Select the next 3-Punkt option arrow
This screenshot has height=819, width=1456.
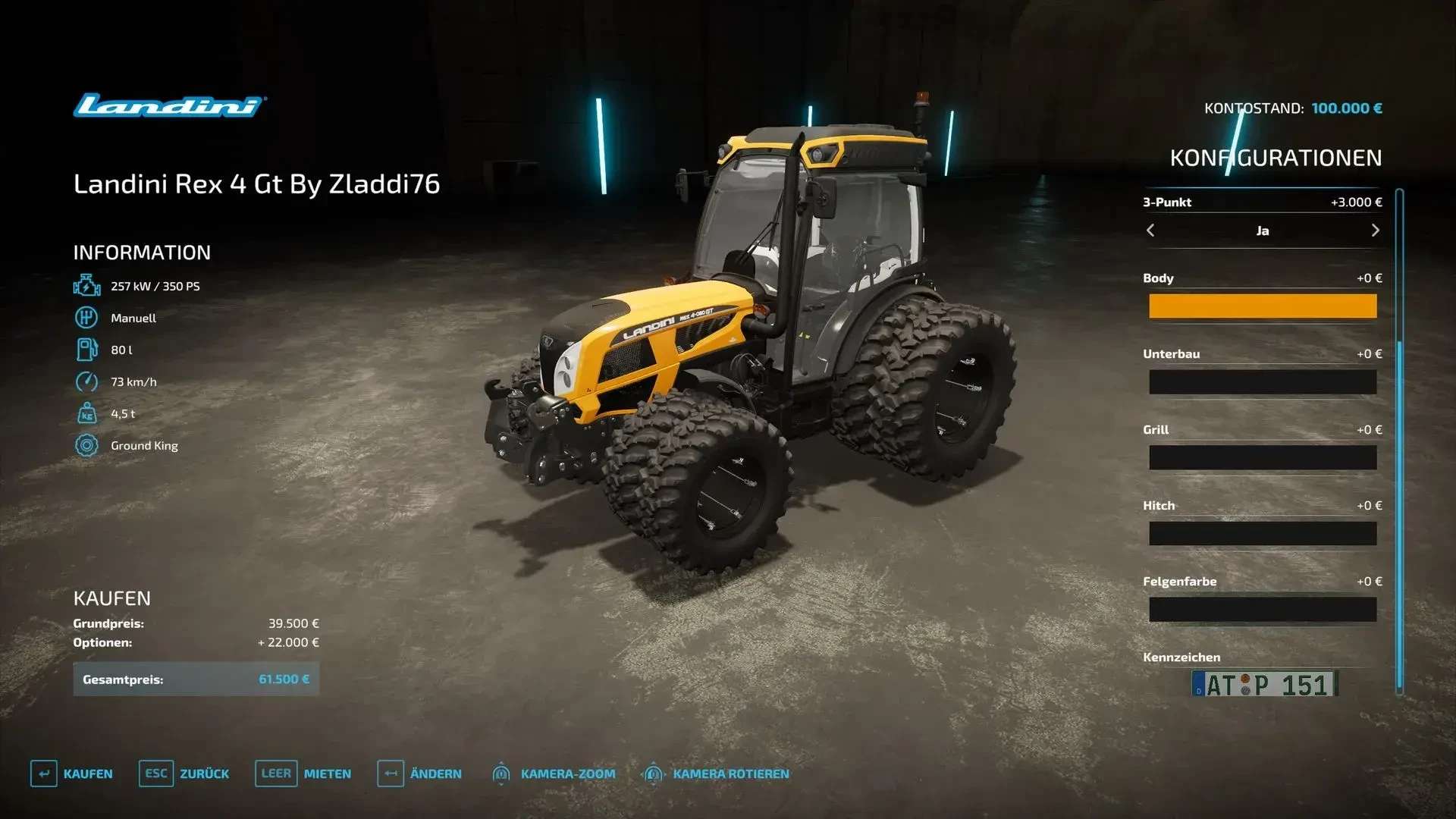tap(1375, 231)
